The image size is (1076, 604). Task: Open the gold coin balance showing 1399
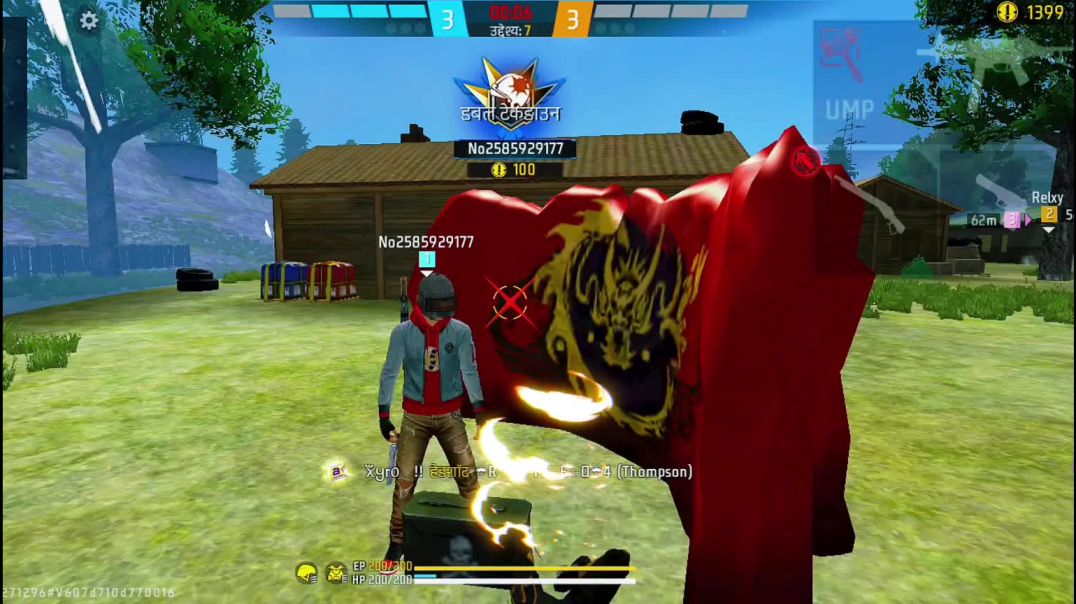click(x=1030, y=12)
